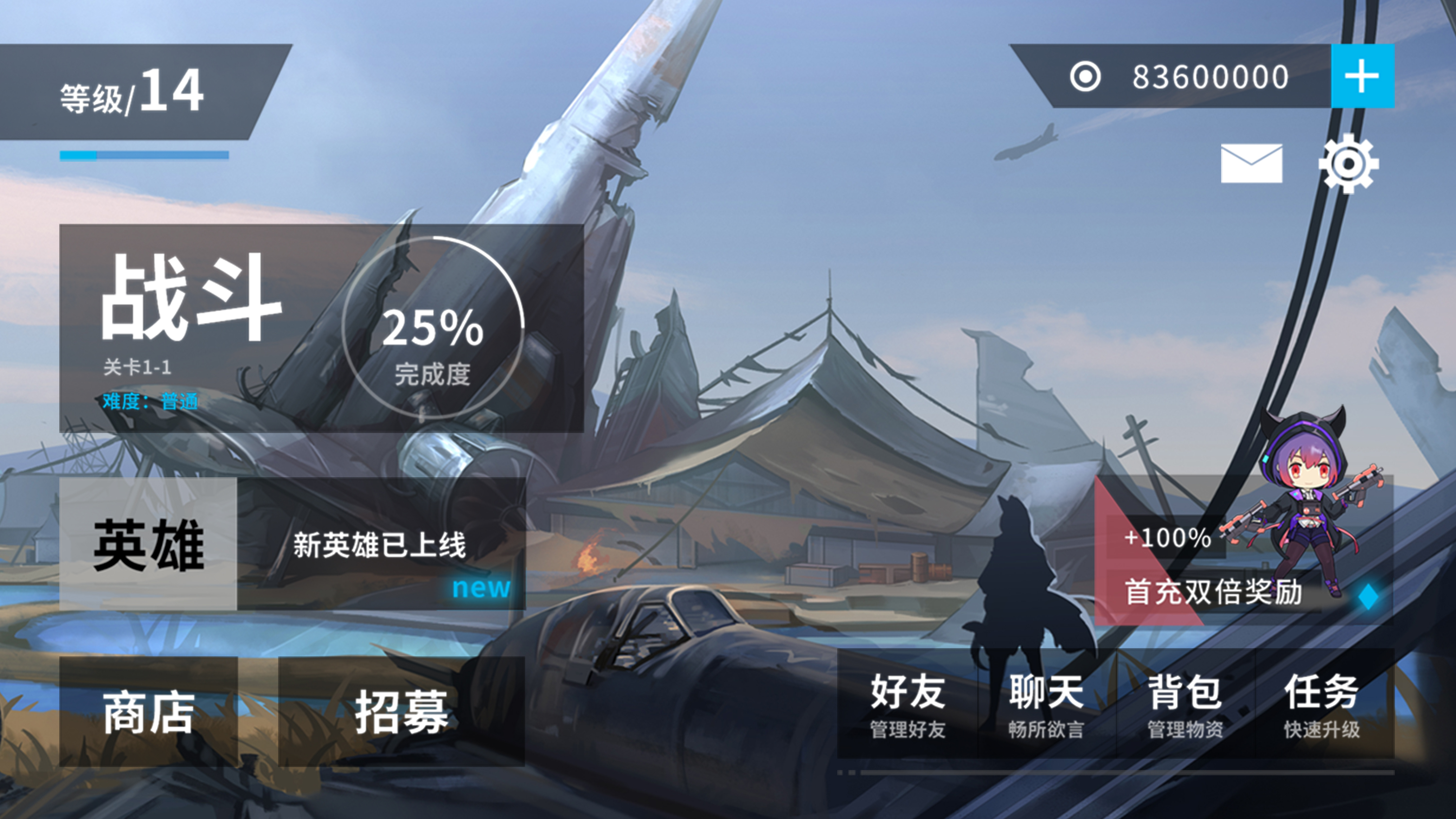Open the 聊天 chat panel
Screen dimensions: 1456x819
tap(1046, 703)
